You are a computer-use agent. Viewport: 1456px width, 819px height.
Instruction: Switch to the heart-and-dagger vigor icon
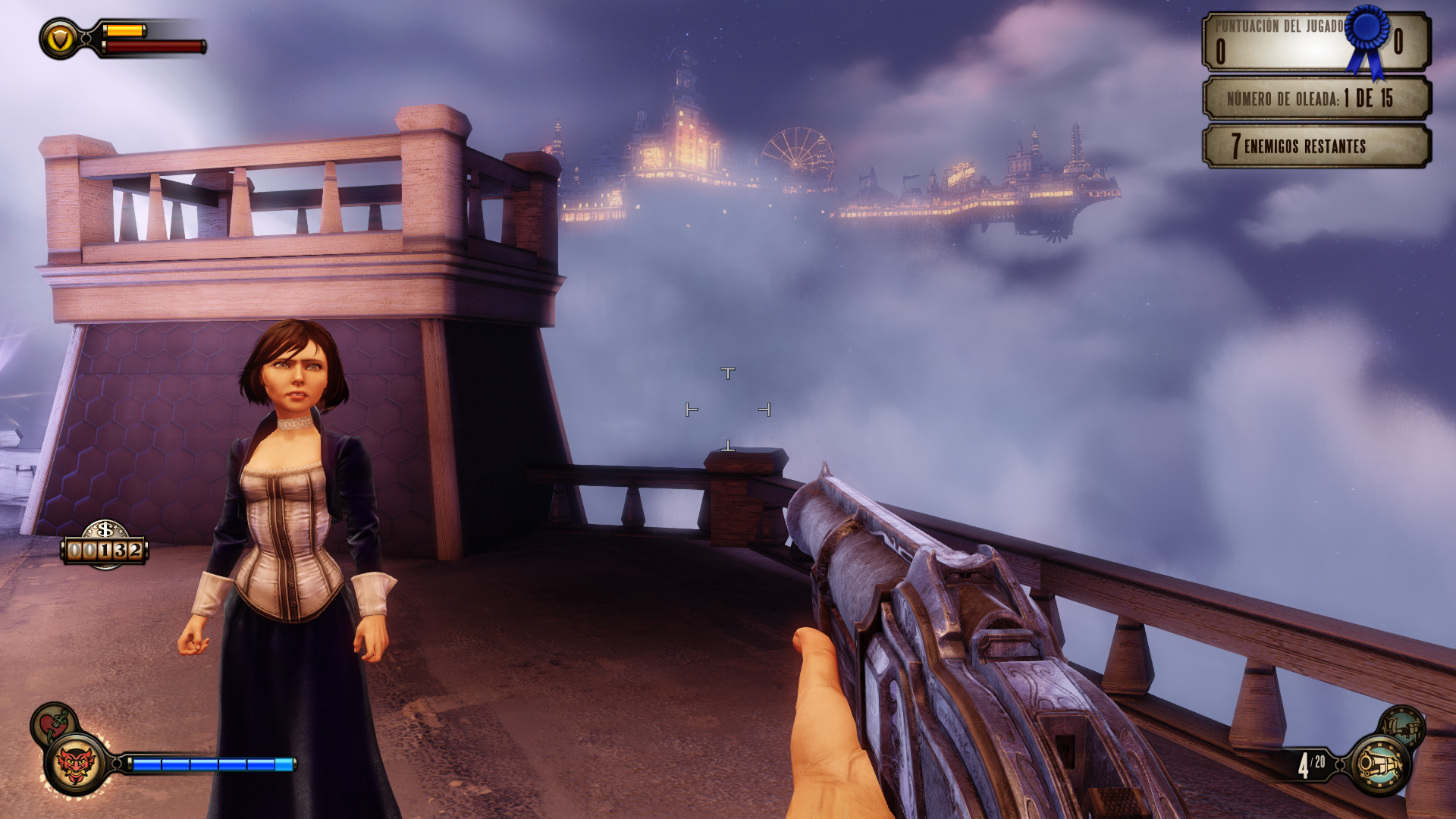click(52, 722)
